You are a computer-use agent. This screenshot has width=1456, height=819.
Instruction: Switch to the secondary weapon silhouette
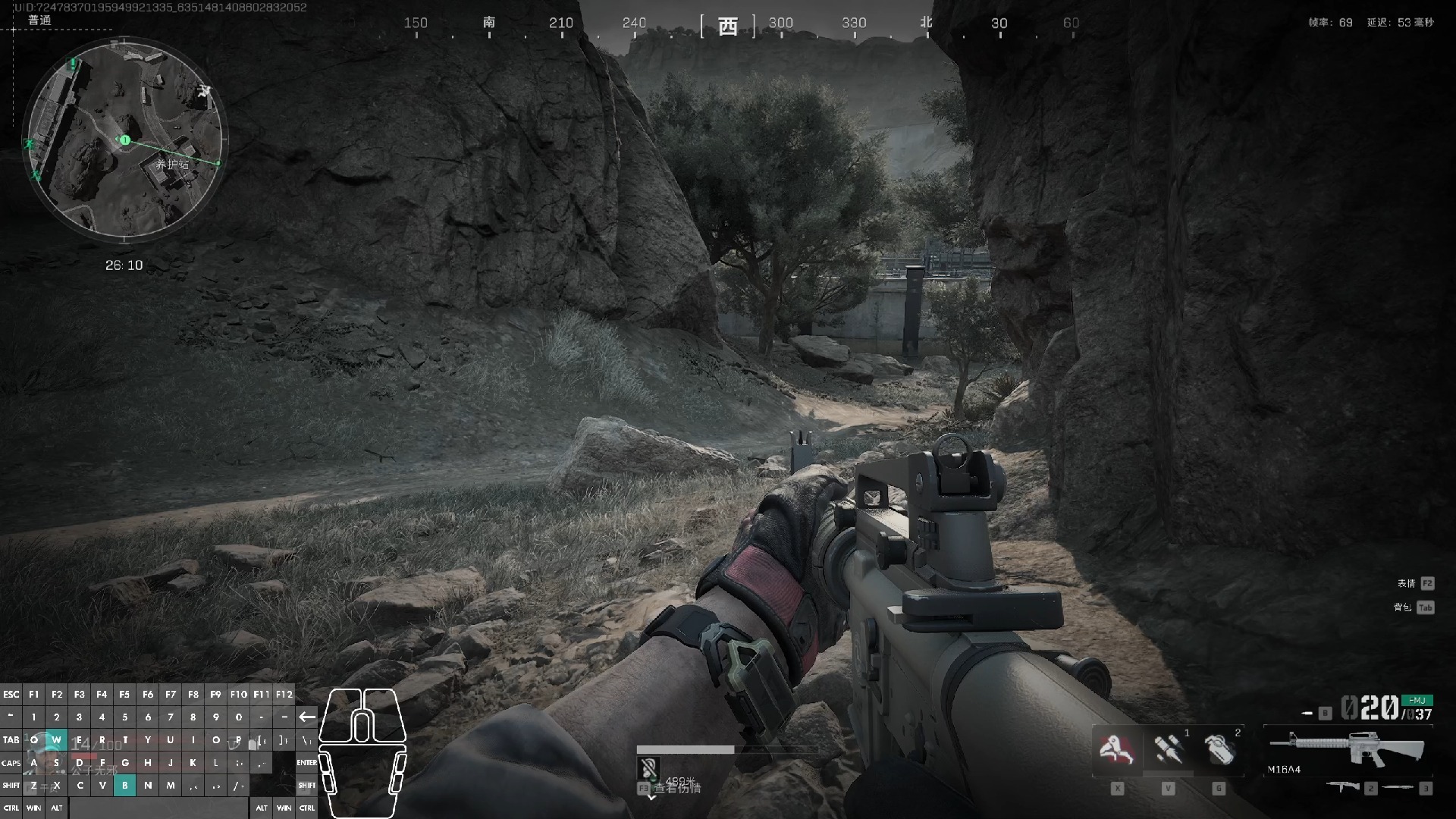tap(1343, 787)
